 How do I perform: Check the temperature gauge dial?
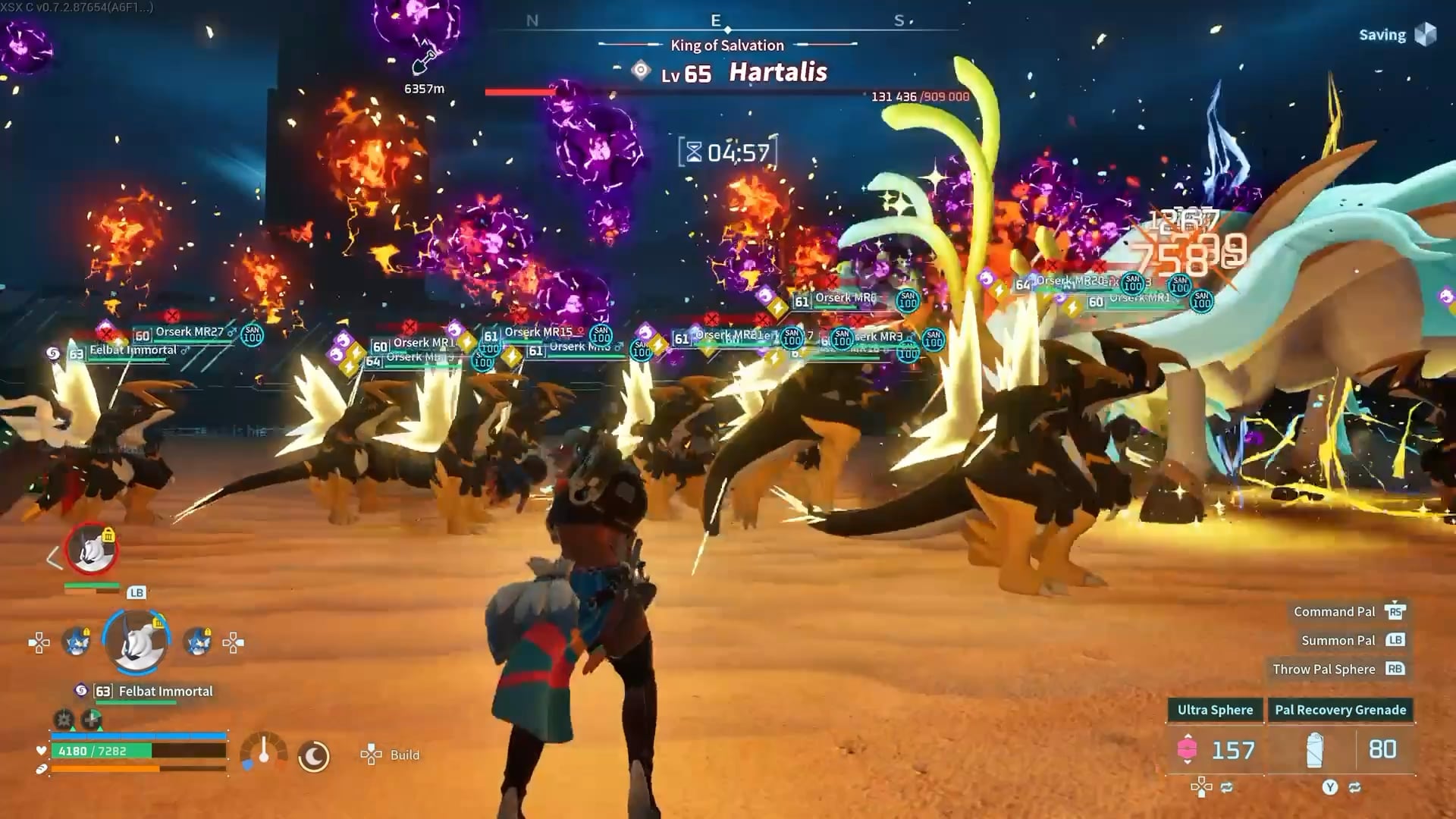pos(263,752)
